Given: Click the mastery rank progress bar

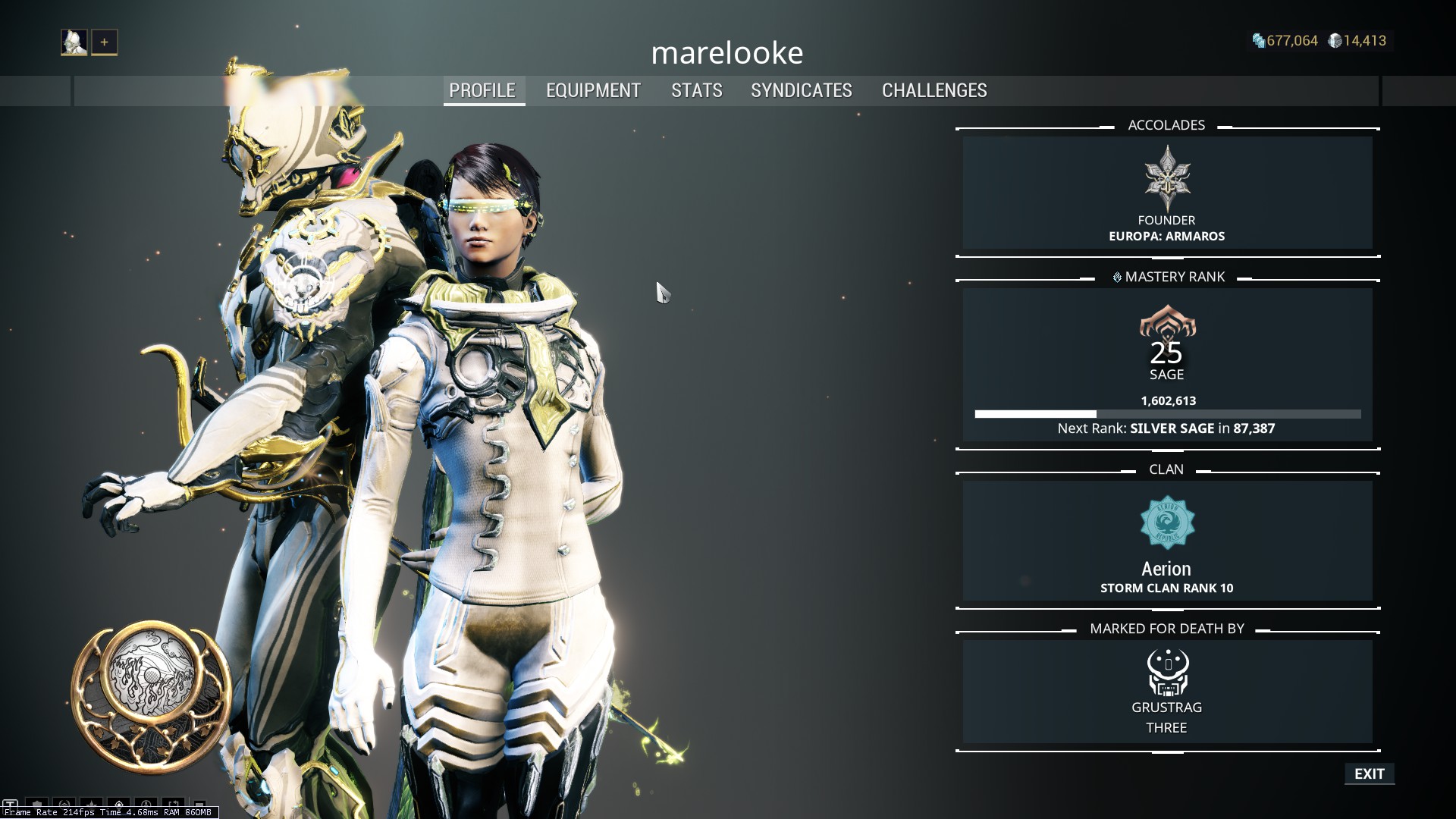Looking at the screenshot, I should [x=1169, y=414].
